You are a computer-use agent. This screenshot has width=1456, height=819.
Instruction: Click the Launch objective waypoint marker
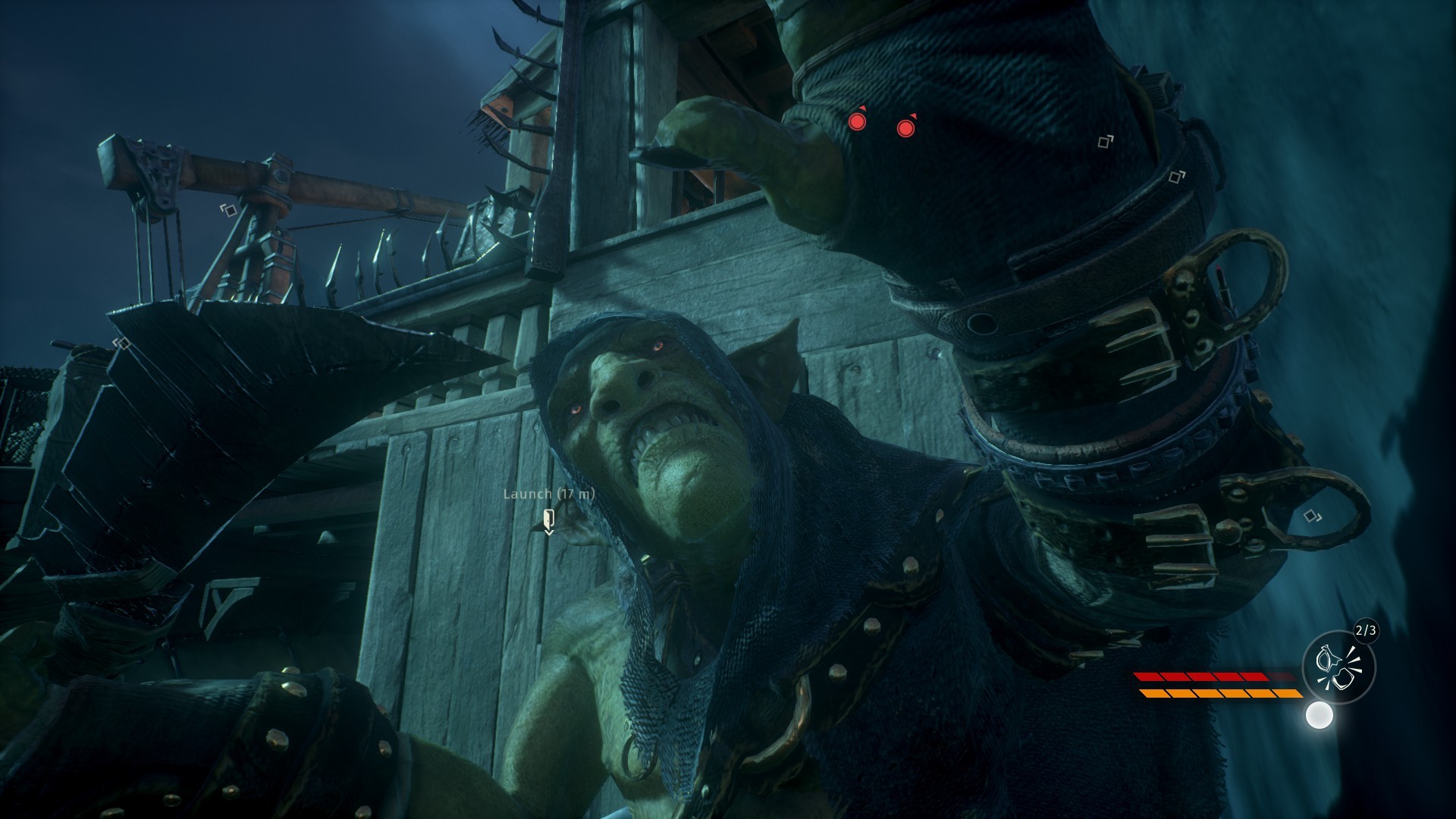[x=549, y=520]
